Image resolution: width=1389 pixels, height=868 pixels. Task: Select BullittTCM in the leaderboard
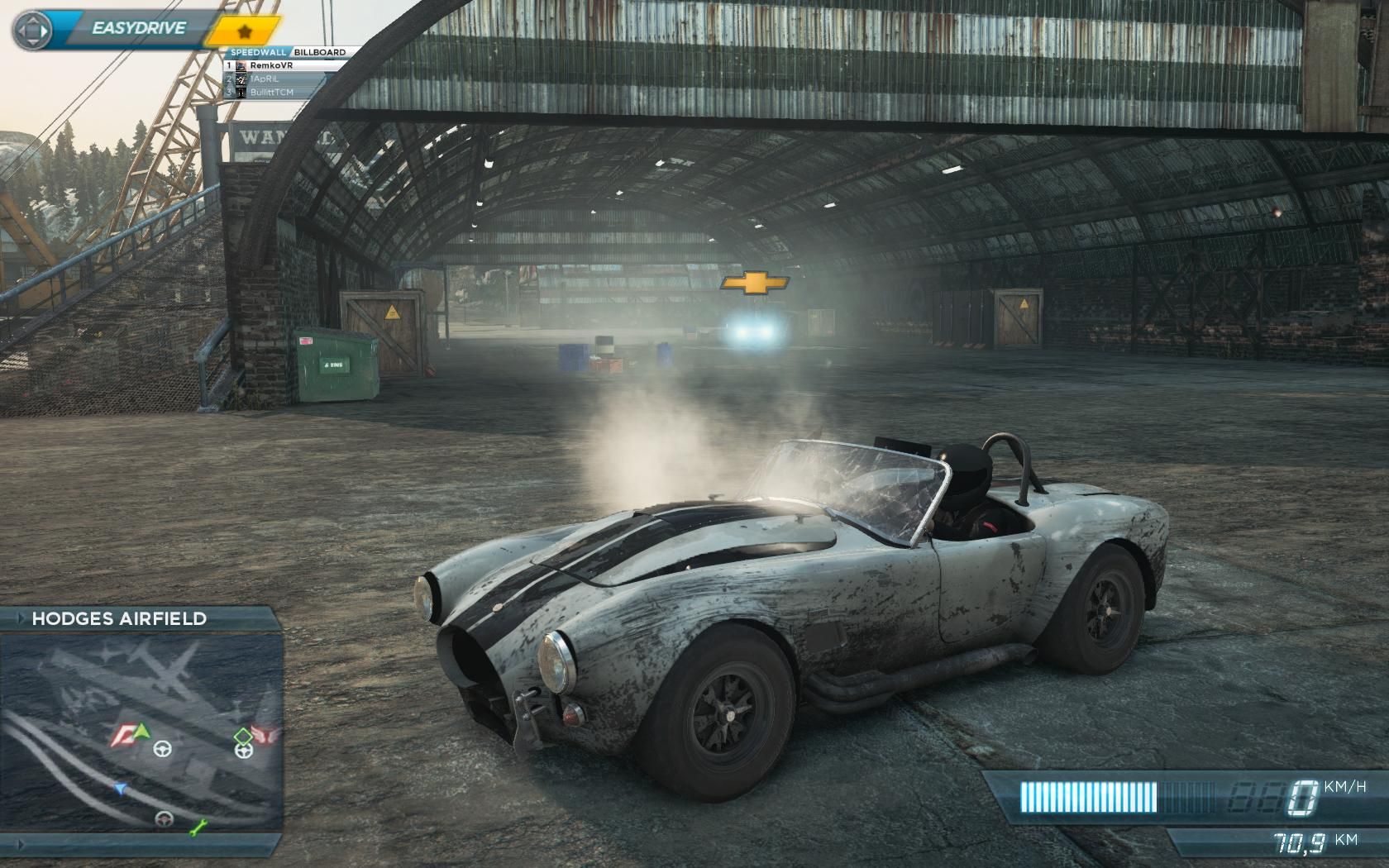[x=271, y=92]
